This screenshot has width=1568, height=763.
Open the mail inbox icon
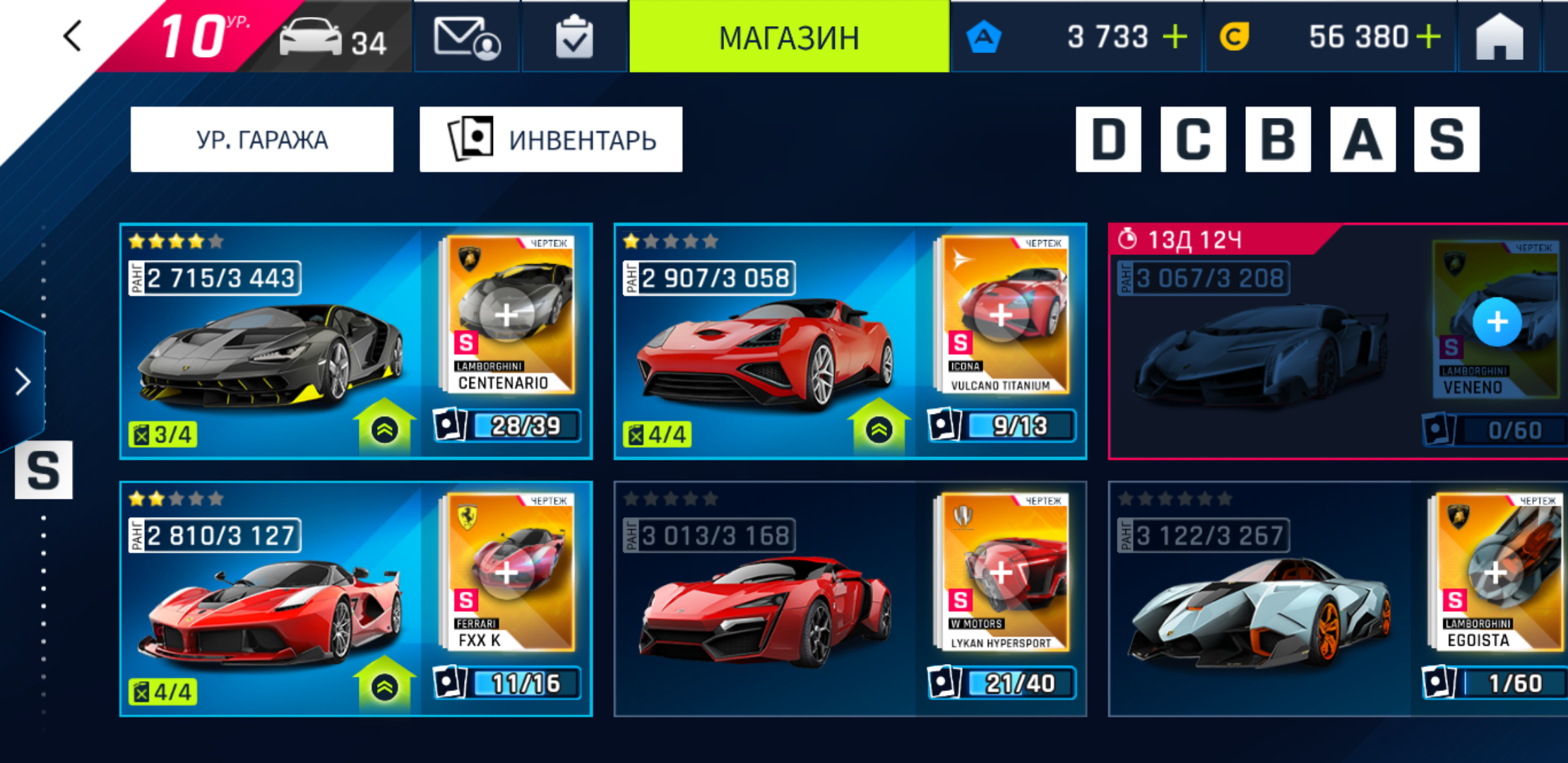[x=466, y=37]
